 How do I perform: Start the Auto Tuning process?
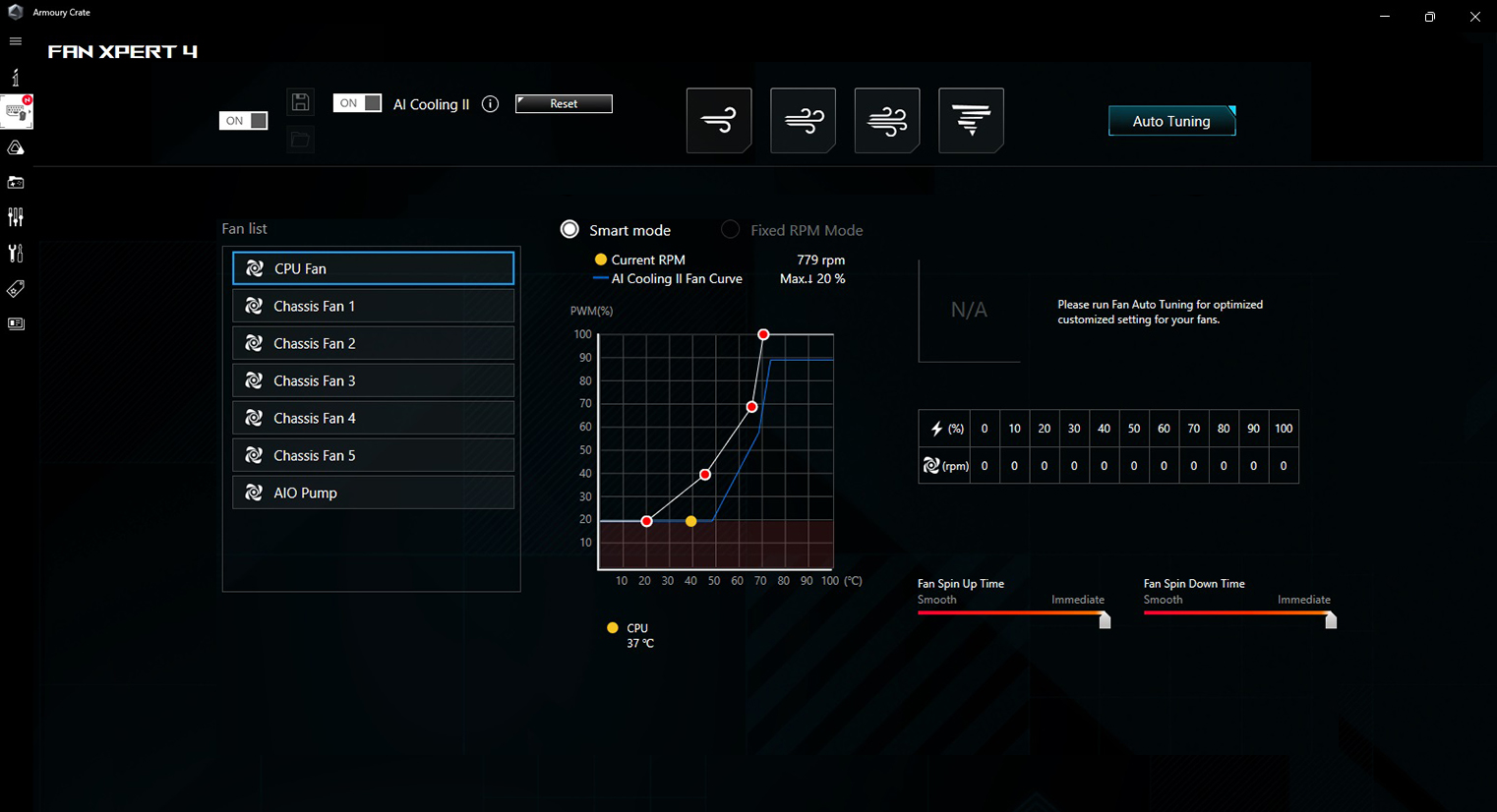tap(1170, 121)
